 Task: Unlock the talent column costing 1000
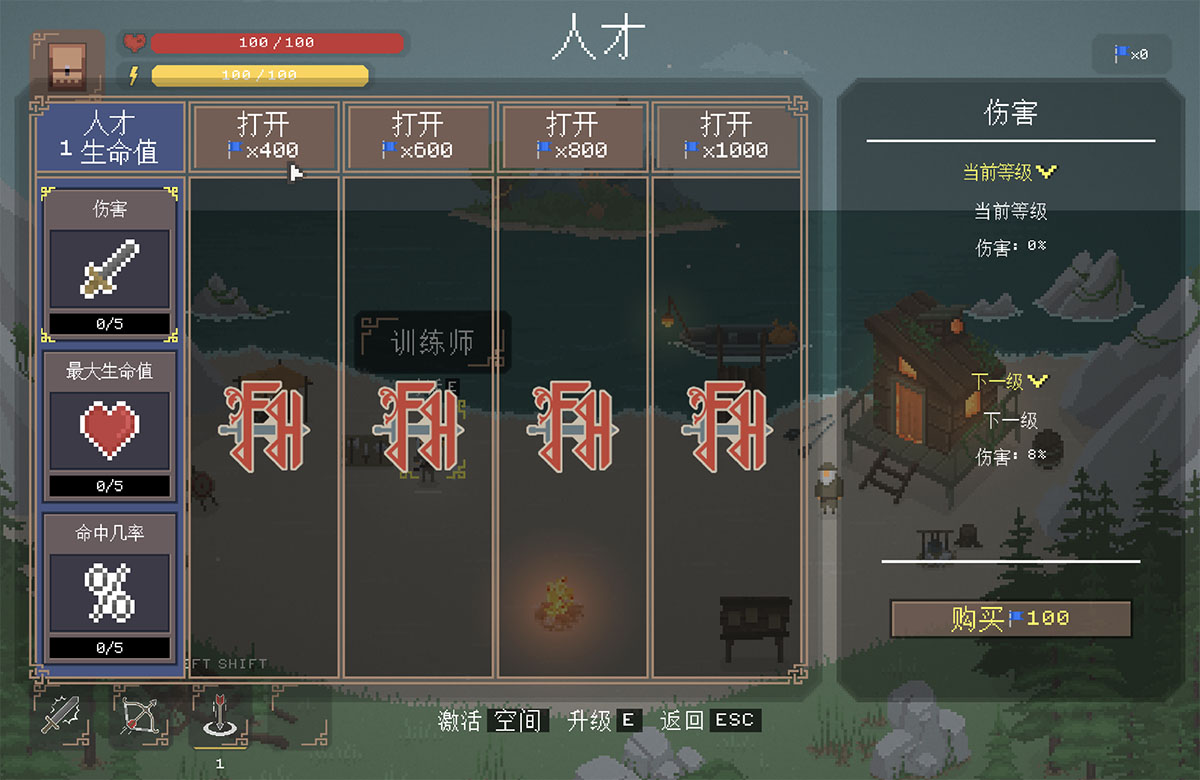pos(727,137)
